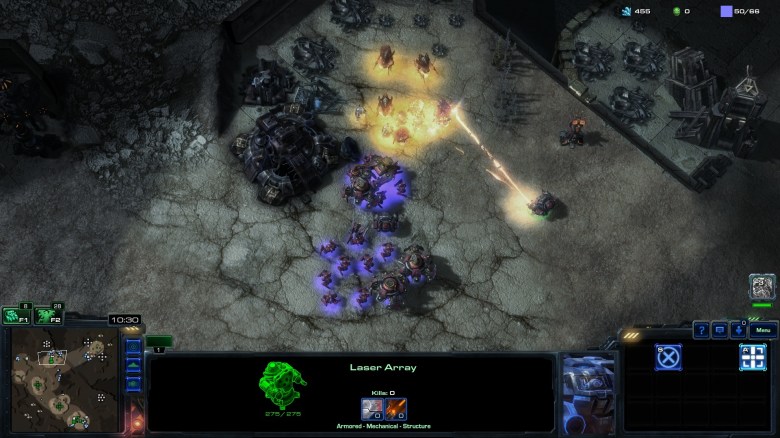This screenshot has width=780, height=438.
Task: Select the F1 army group button
Action: pyautogui.click(x=15, y=315)
